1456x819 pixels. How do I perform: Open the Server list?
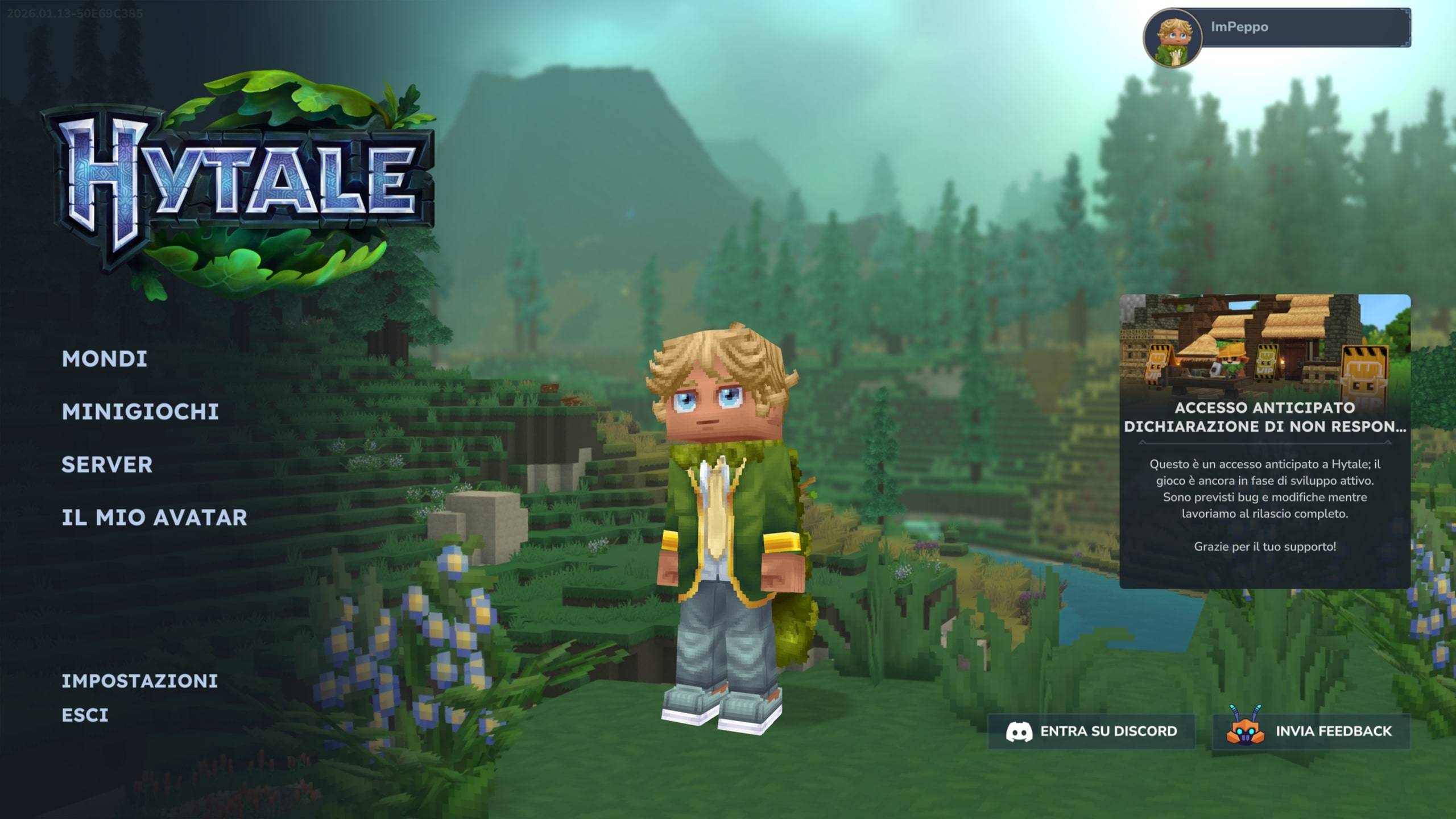107,465
